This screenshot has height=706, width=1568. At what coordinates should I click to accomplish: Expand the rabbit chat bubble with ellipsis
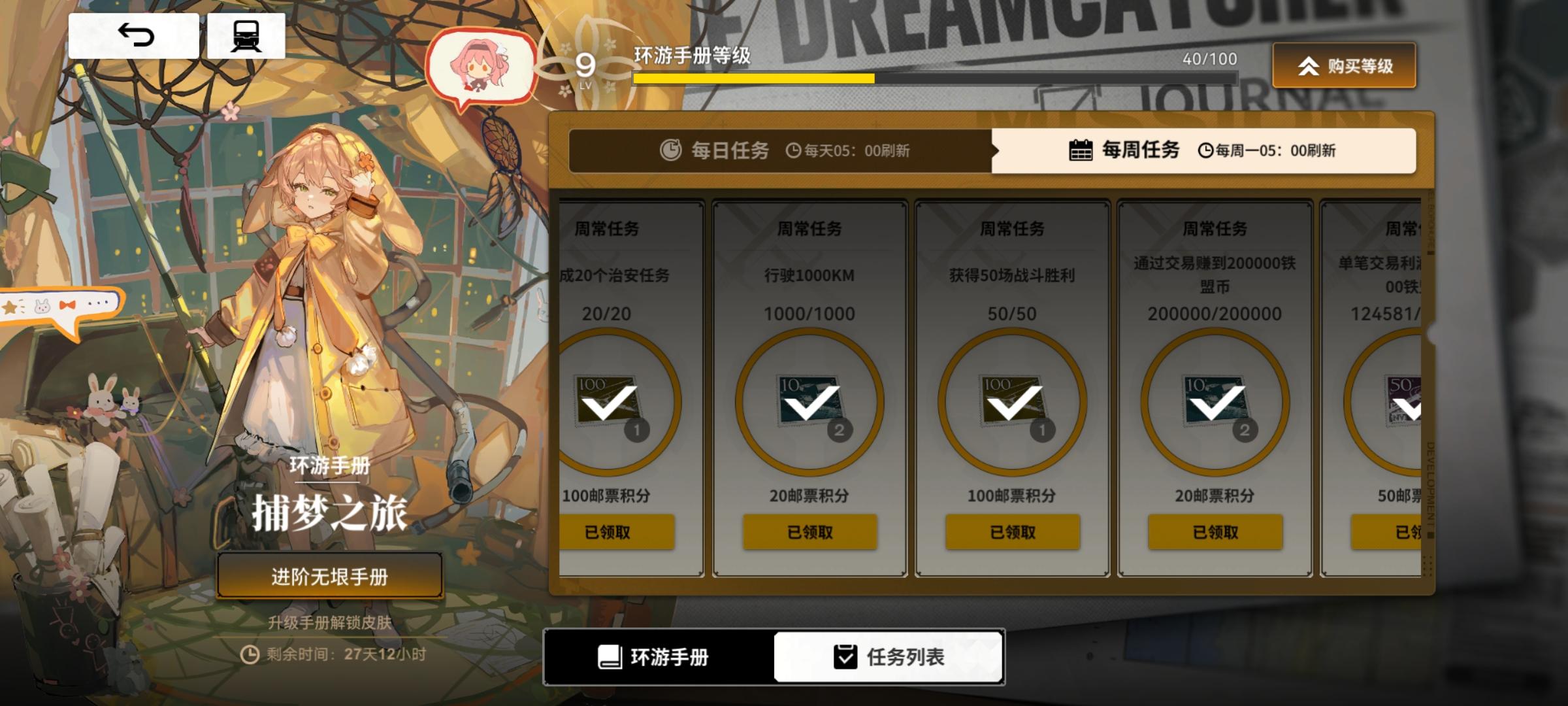pyautogui.click(x=62, y=305)
